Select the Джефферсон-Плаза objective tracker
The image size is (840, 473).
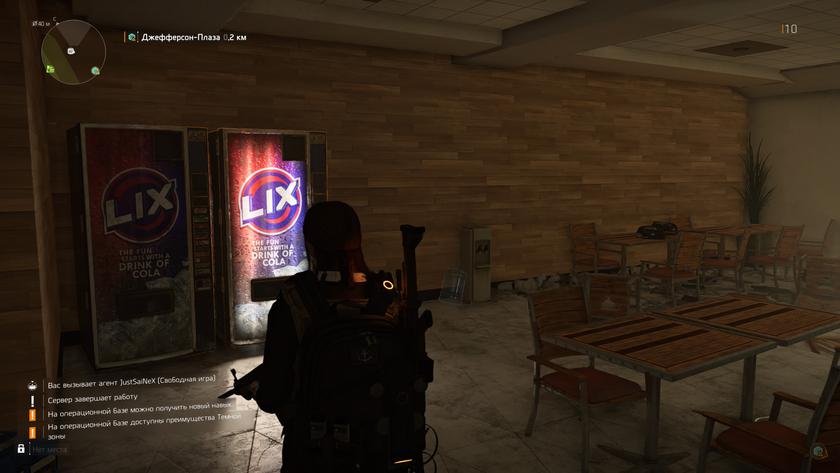tap(186, 37)
